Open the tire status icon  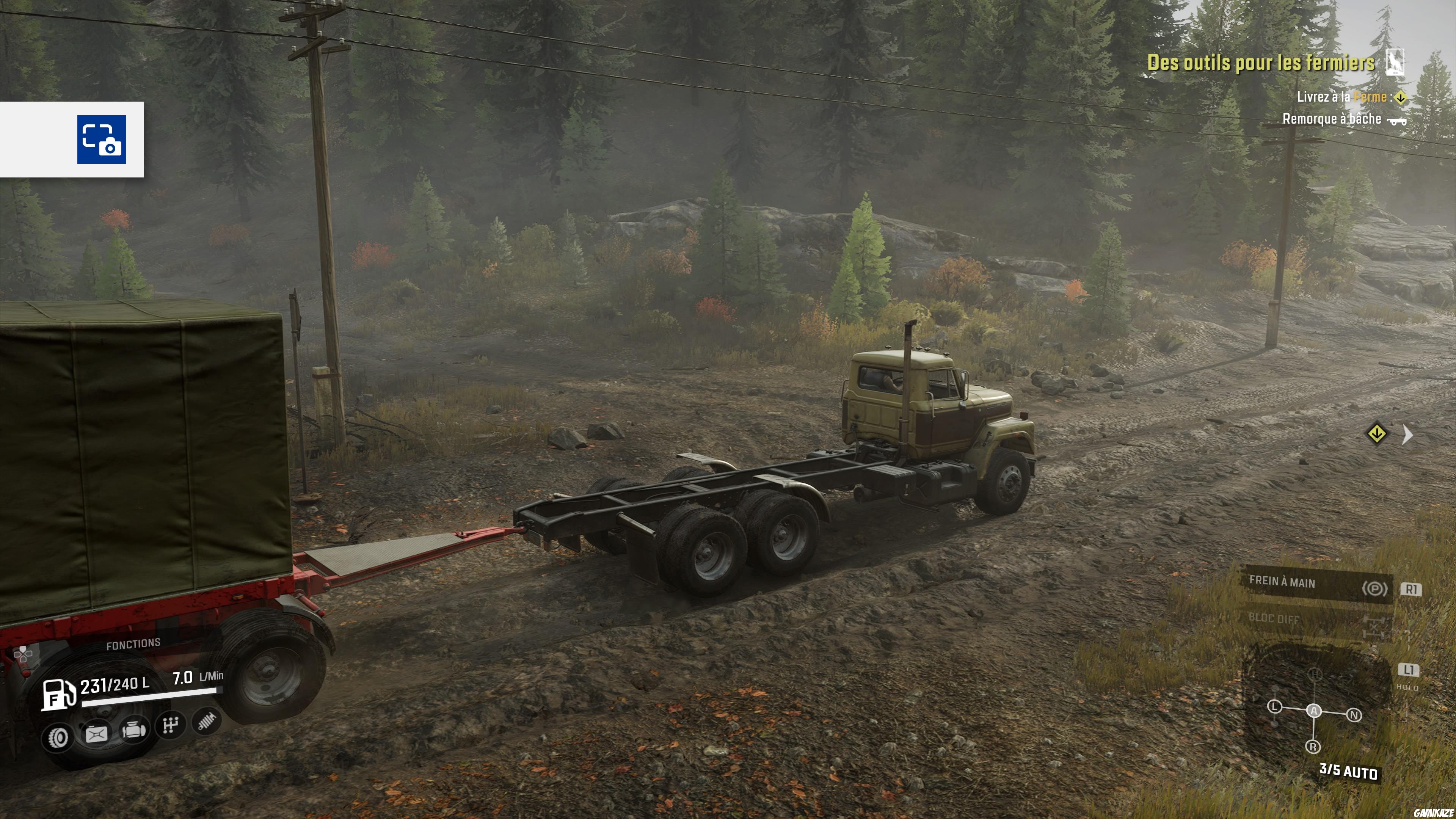58,737
